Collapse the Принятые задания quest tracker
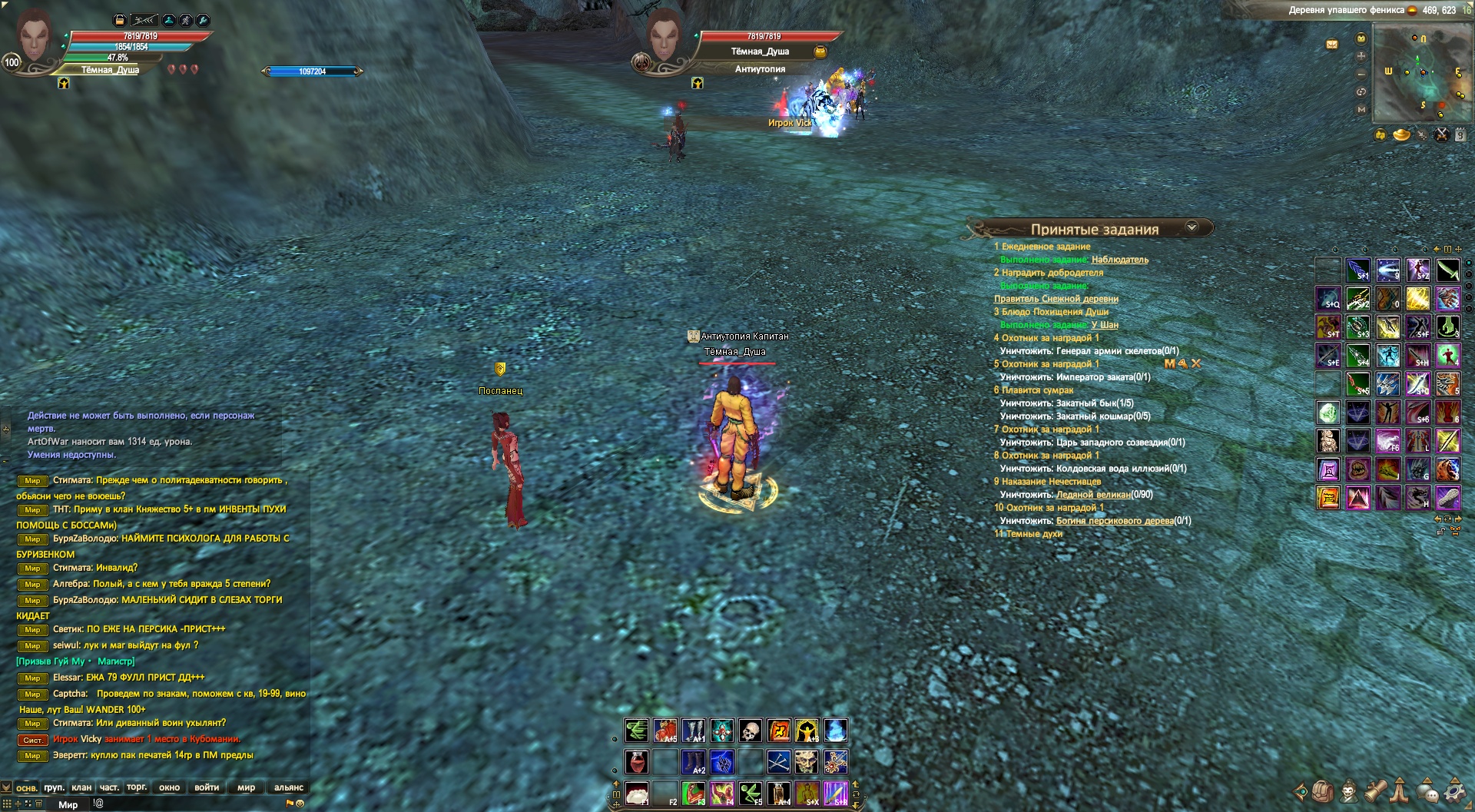Viewport: 1475px width, 812px height. 1192,227
